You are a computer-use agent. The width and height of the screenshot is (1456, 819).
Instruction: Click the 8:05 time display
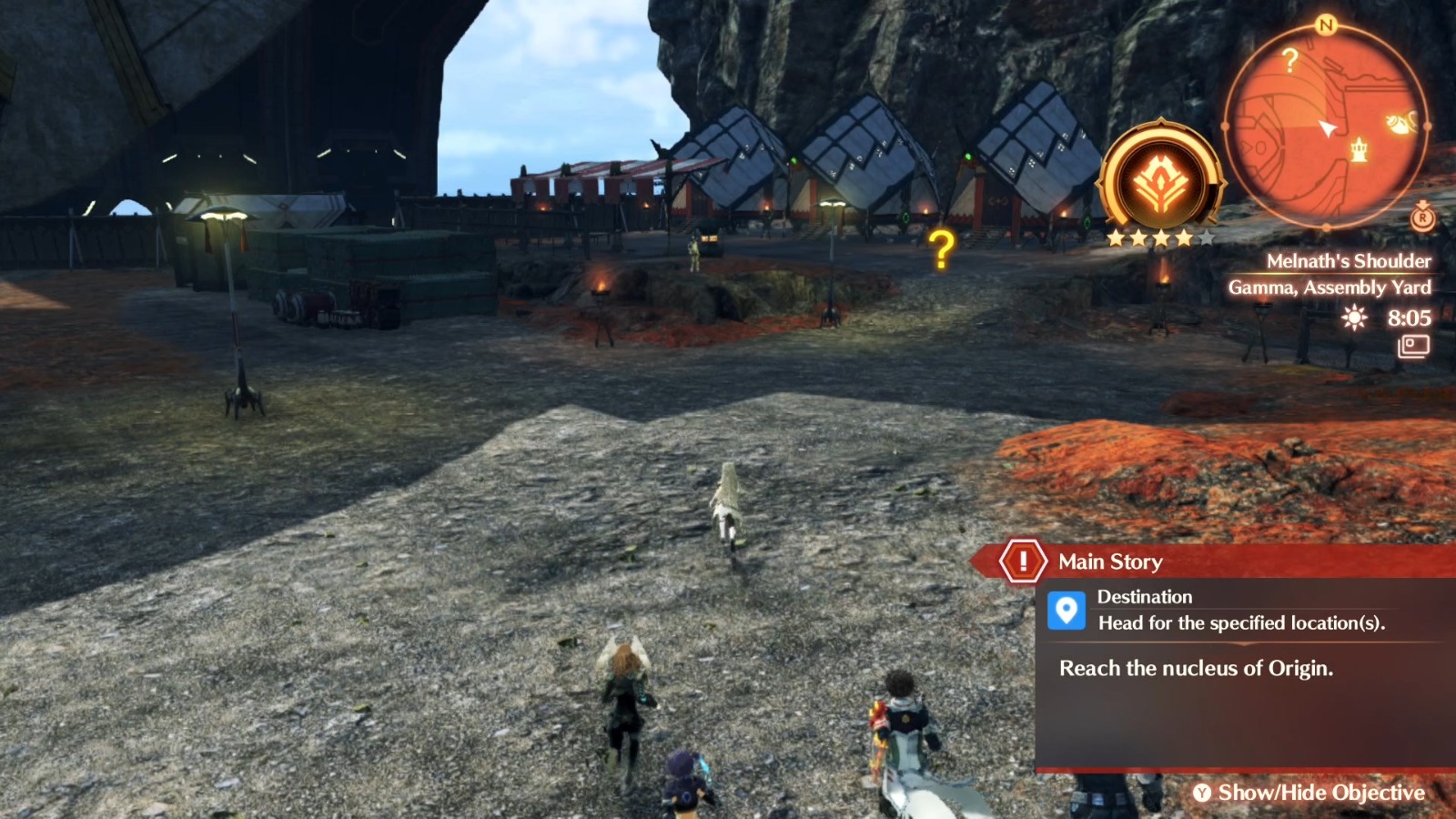[1409, 318]
